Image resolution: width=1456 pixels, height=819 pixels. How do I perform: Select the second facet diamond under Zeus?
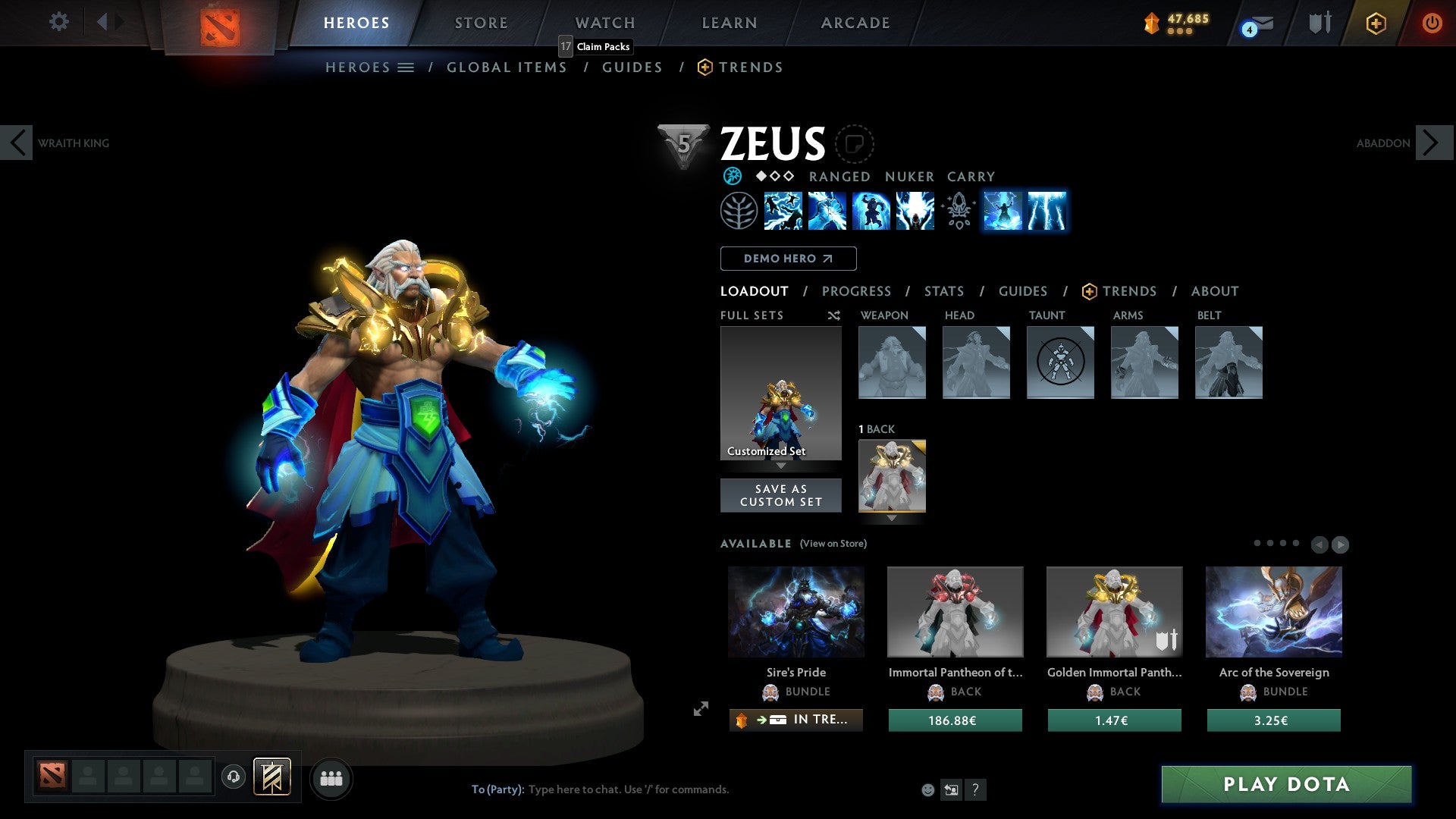(775, 176)
